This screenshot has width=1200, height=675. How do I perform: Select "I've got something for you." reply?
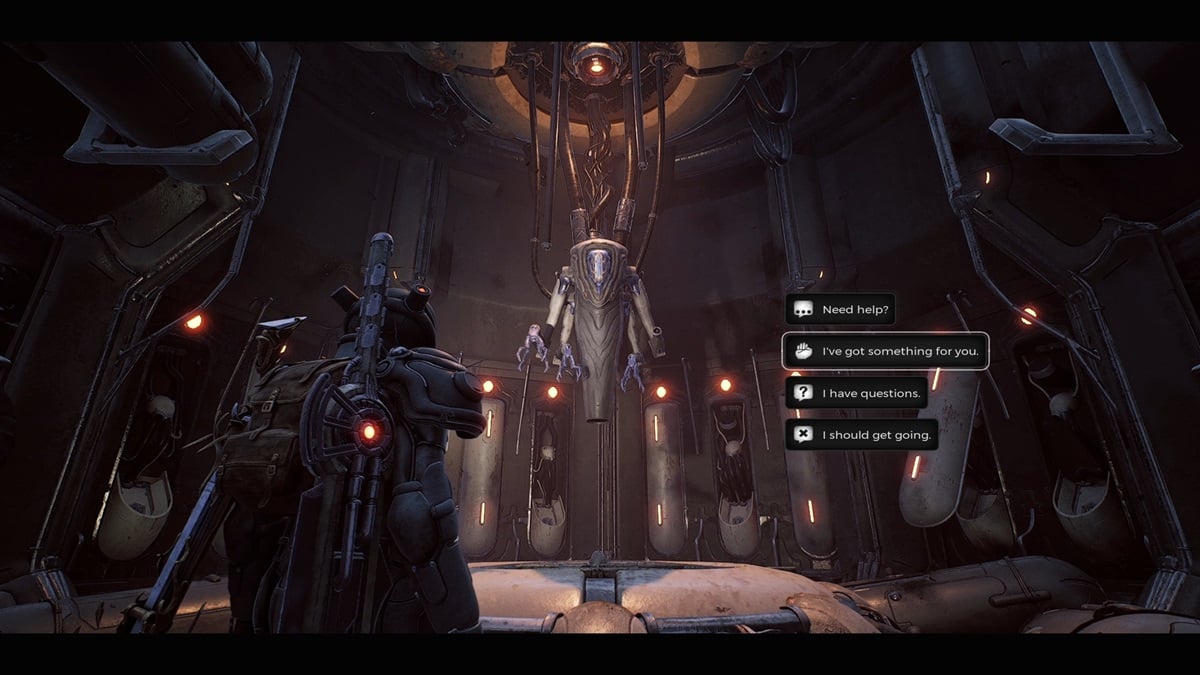tap(885, 351)
